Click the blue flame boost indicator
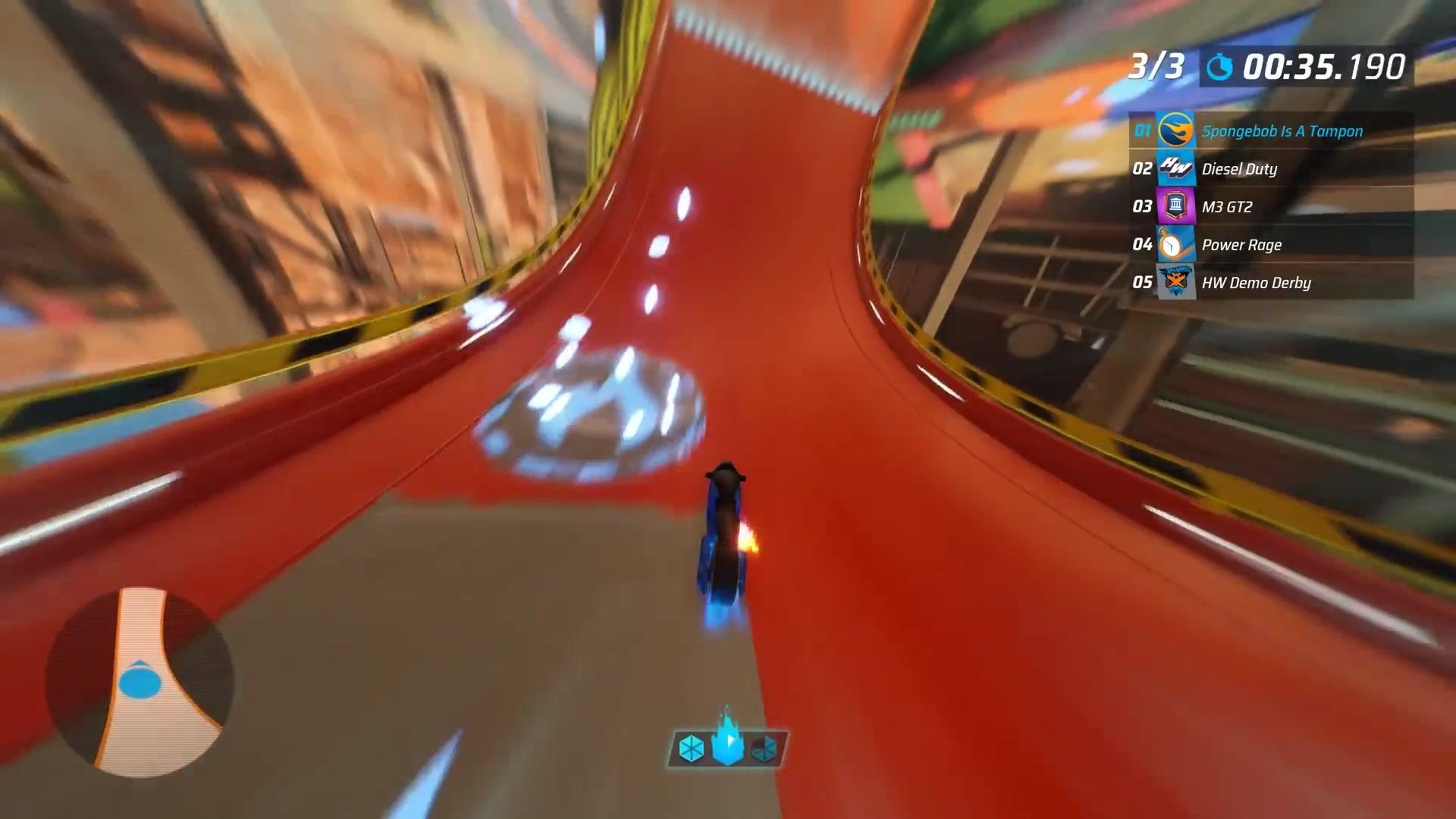1456x819 pixels. point(726,743)
